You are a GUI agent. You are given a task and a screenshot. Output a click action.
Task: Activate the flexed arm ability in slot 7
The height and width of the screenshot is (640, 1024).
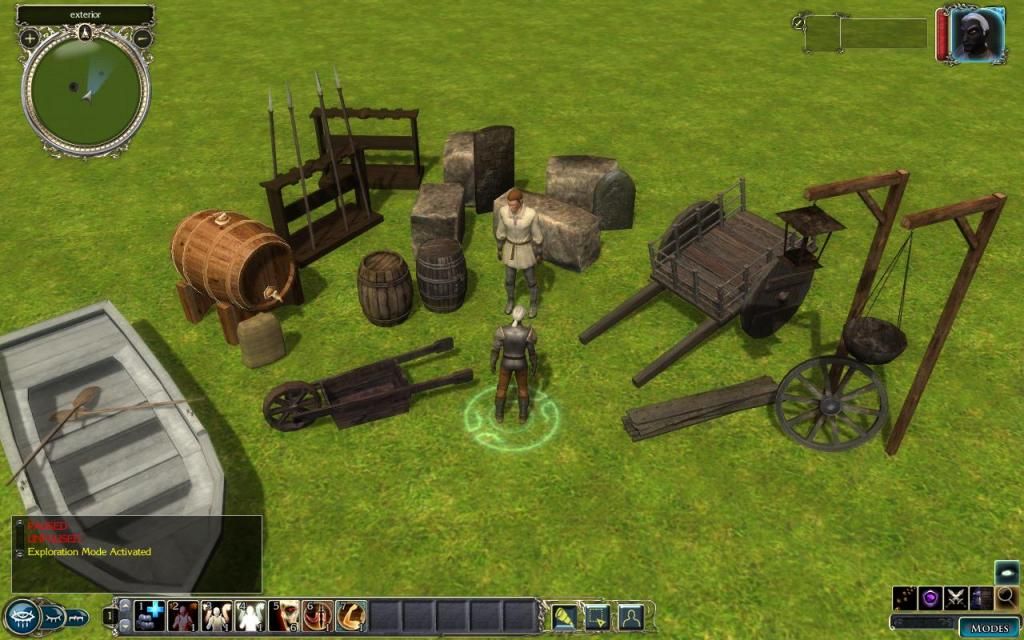click(x=351, y=615)
